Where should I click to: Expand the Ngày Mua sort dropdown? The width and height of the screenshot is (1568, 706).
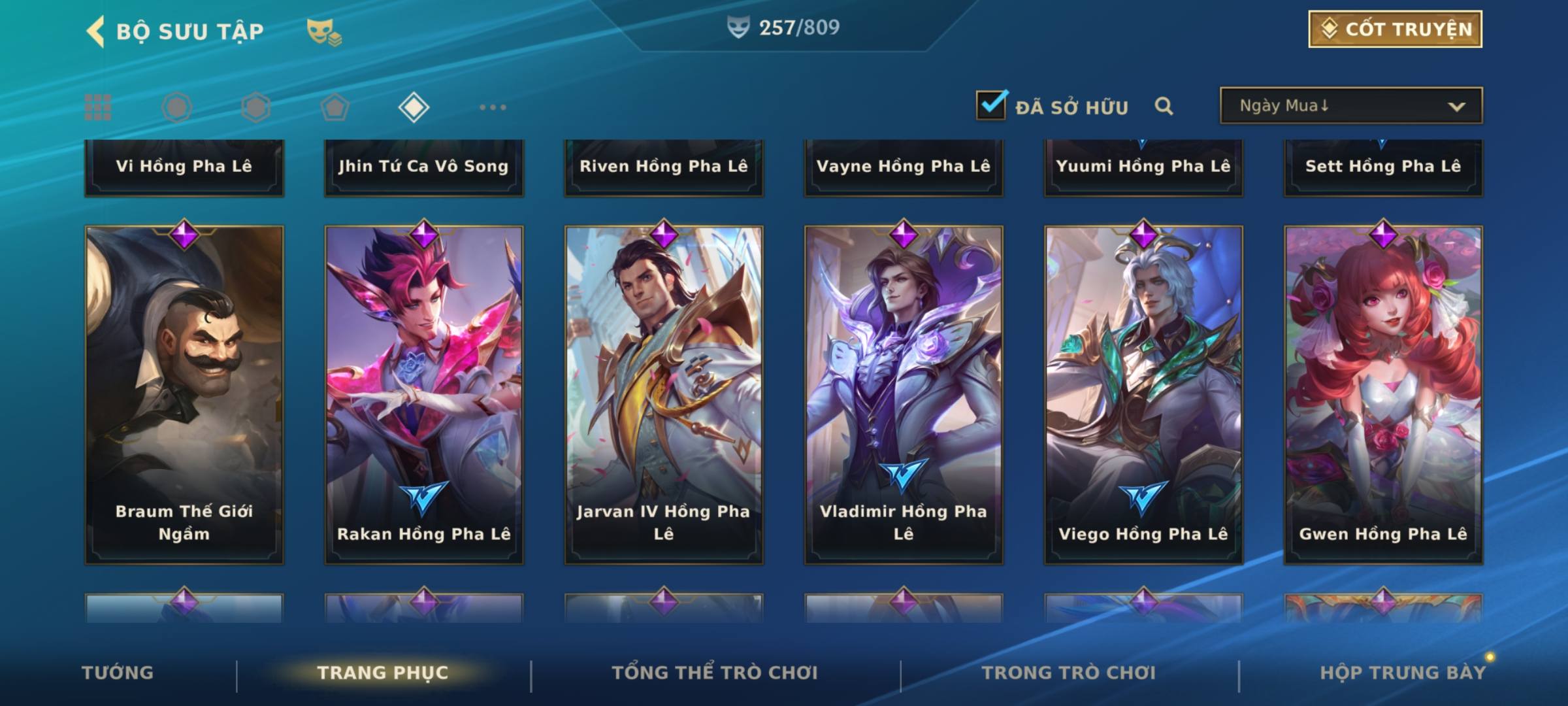click(1350, 106)
